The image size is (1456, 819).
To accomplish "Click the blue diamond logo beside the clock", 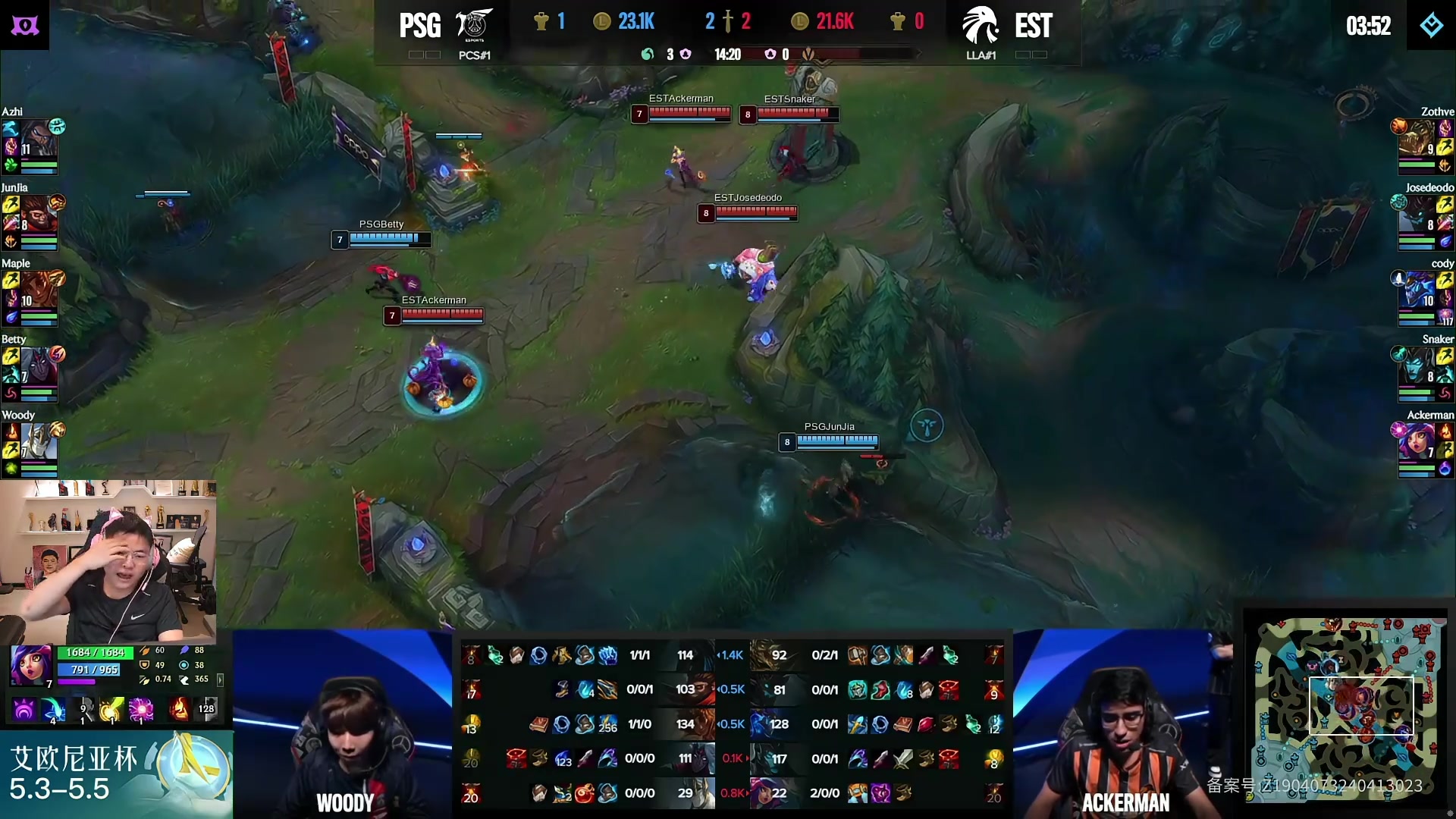I will pyautogui.click(x=1431, y=25).
